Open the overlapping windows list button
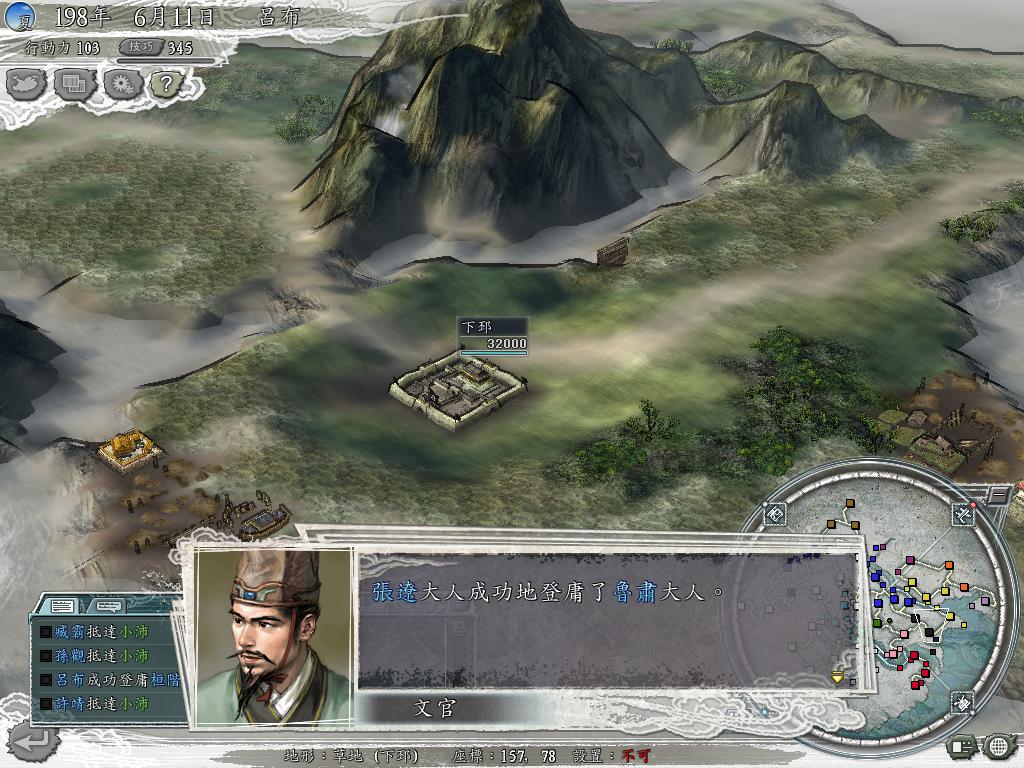Screen dimensions: 1024x768 pos(73,83)
